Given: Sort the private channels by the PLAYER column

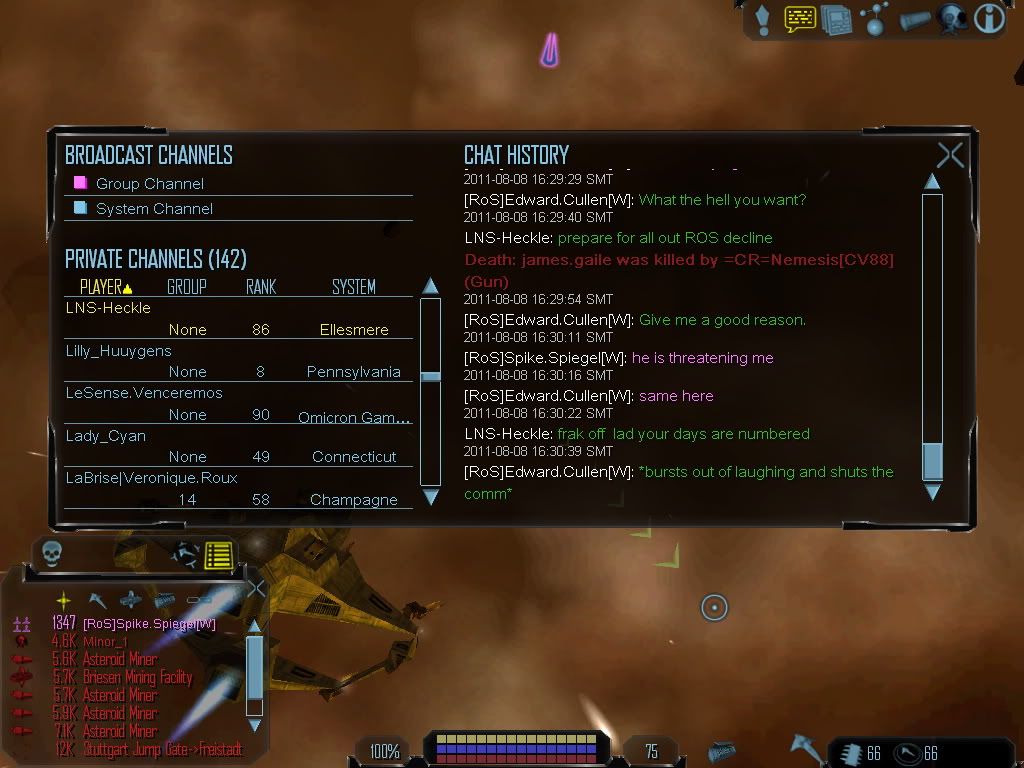Looking at the screenshot, I should pos(105,287).
